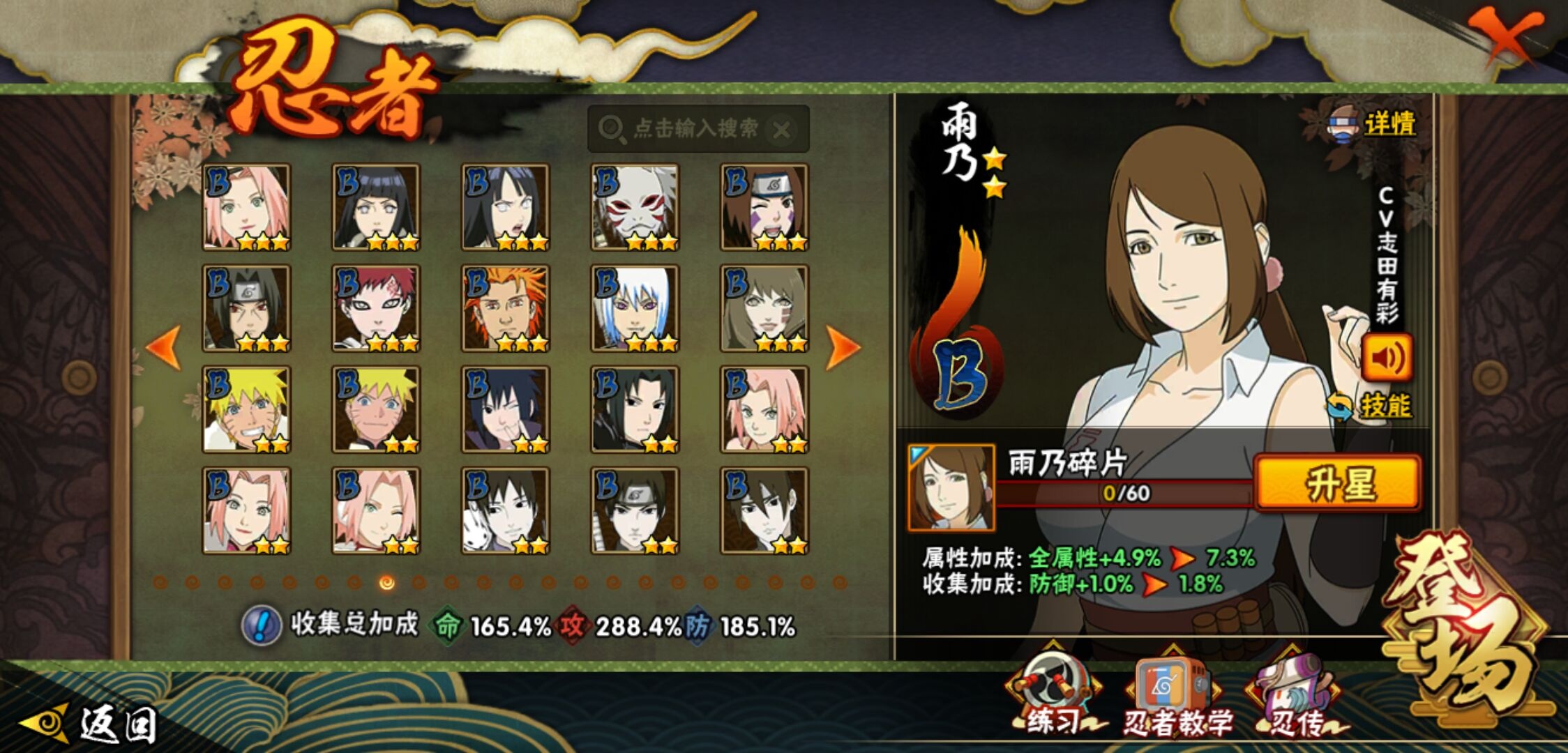Open the collection bonus info icon
This screenshot has height=753, width=1568.
click(x=262, y=625)
